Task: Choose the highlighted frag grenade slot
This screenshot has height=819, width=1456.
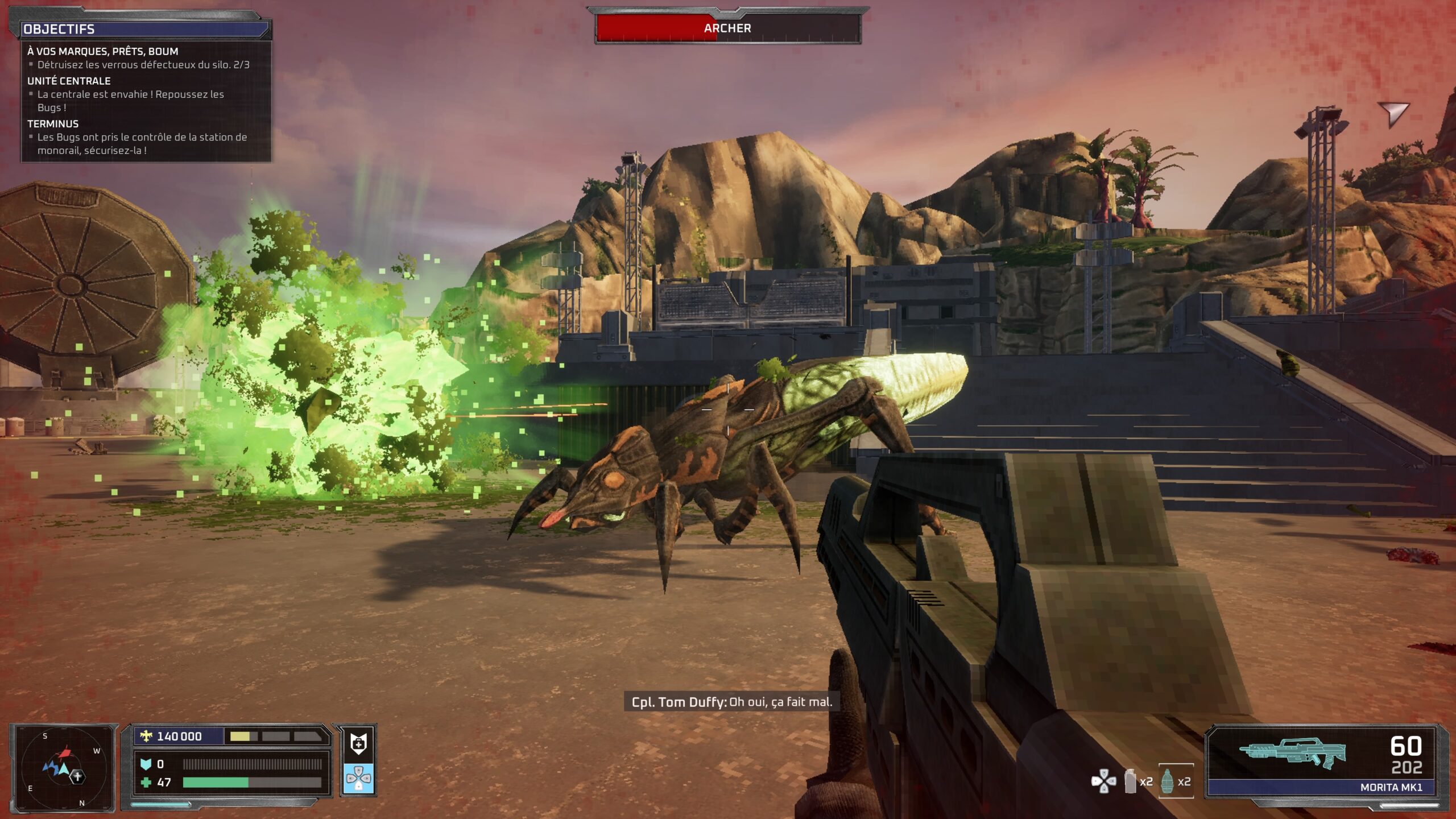Action: 1176,781
